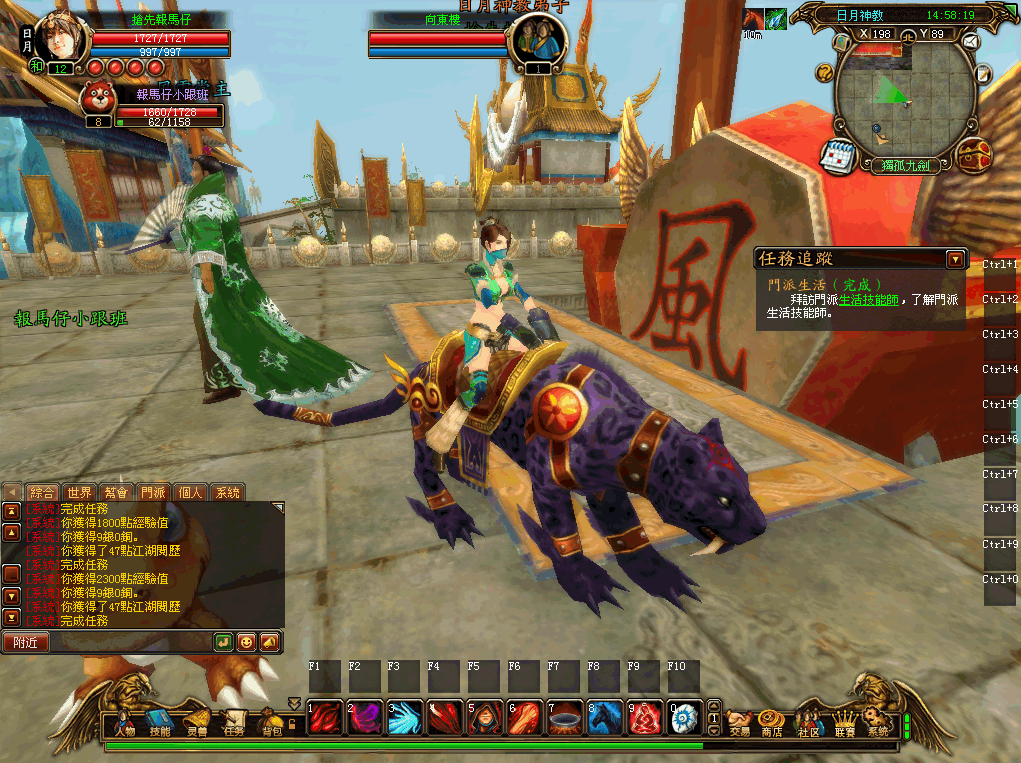The image size is (1021, 763).
Task: Use the hooded figure skill in slot 5
Action: [483, 717]
